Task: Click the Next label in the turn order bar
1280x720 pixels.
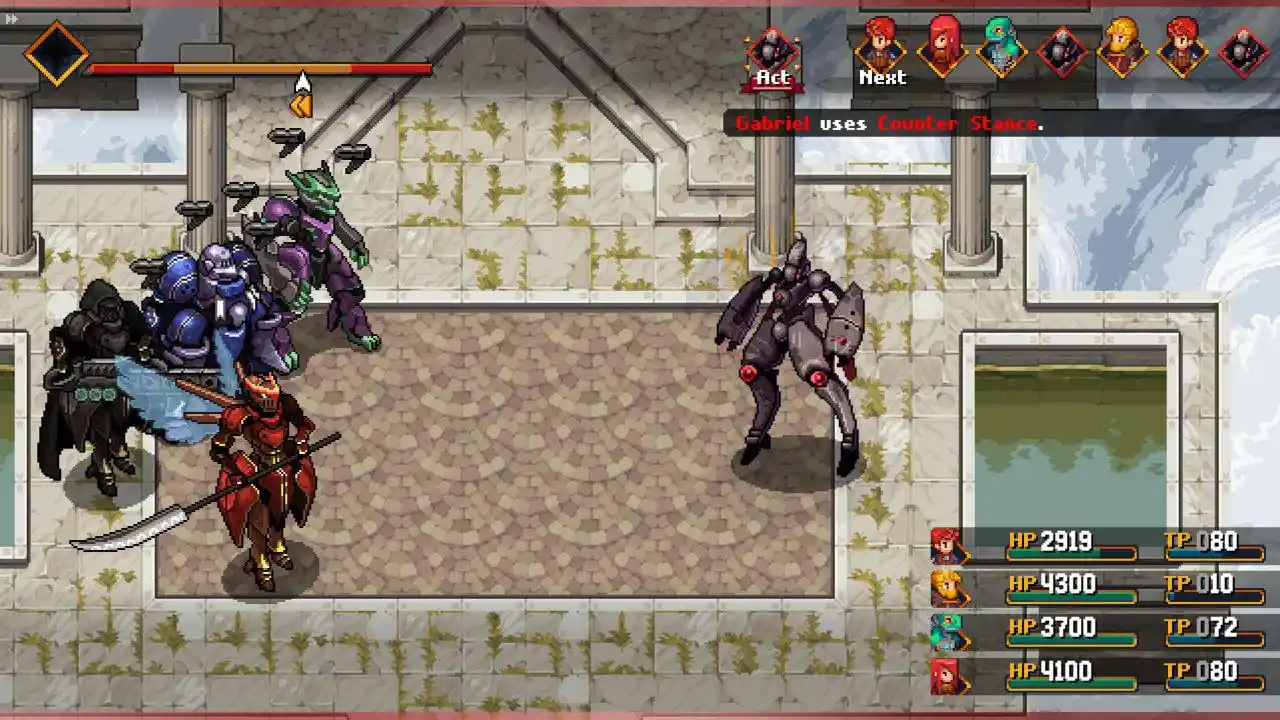Action: point(884,78)
